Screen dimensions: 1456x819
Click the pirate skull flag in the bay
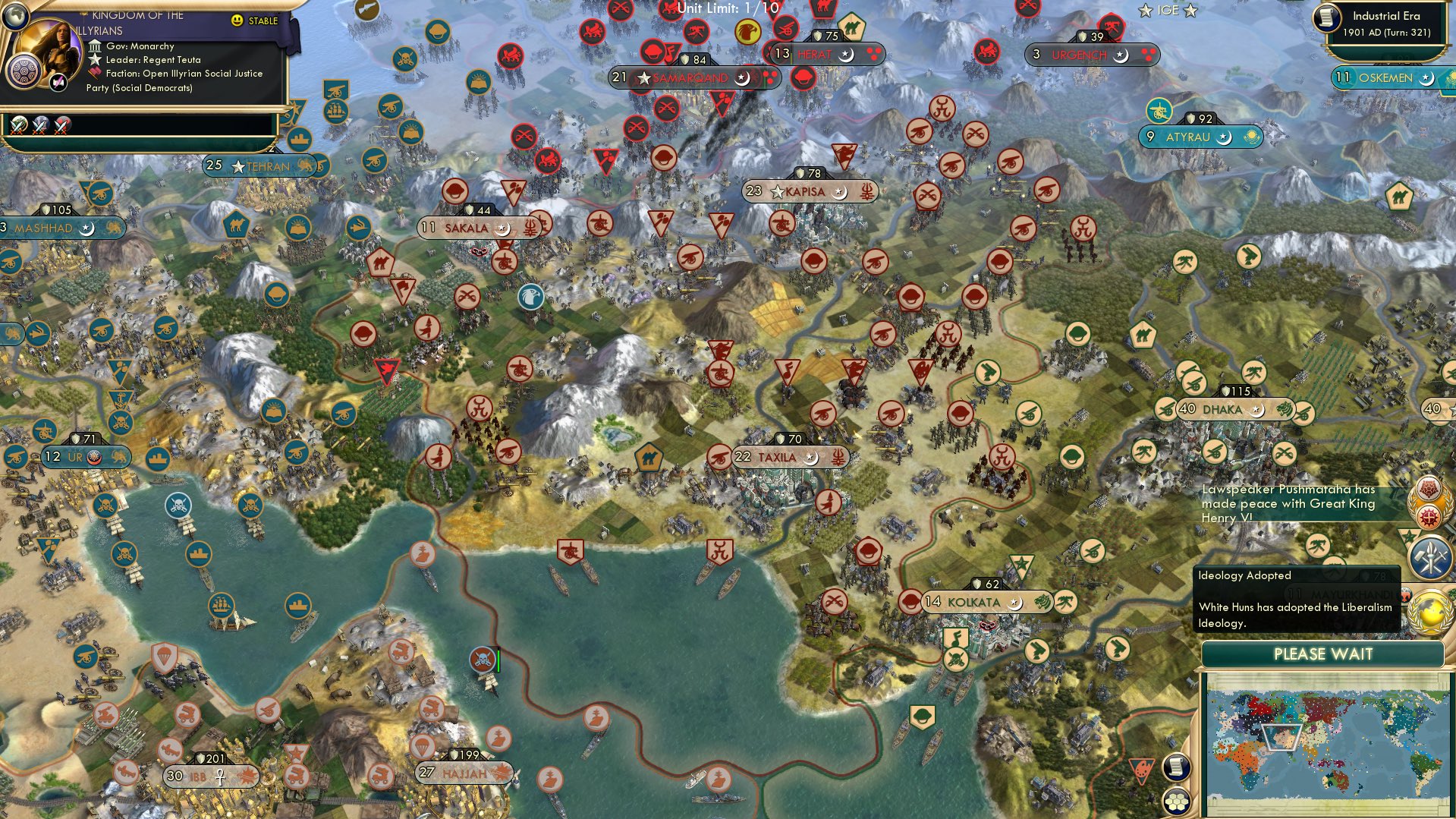(483, 658)
